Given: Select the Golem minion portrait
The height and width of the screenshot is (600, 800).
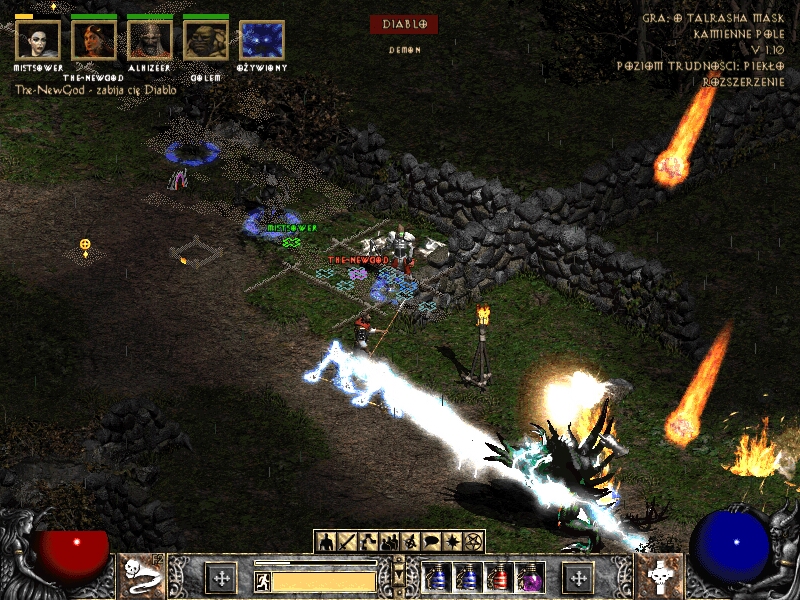Looking at the screenshot, I should (x=205, y=40).
